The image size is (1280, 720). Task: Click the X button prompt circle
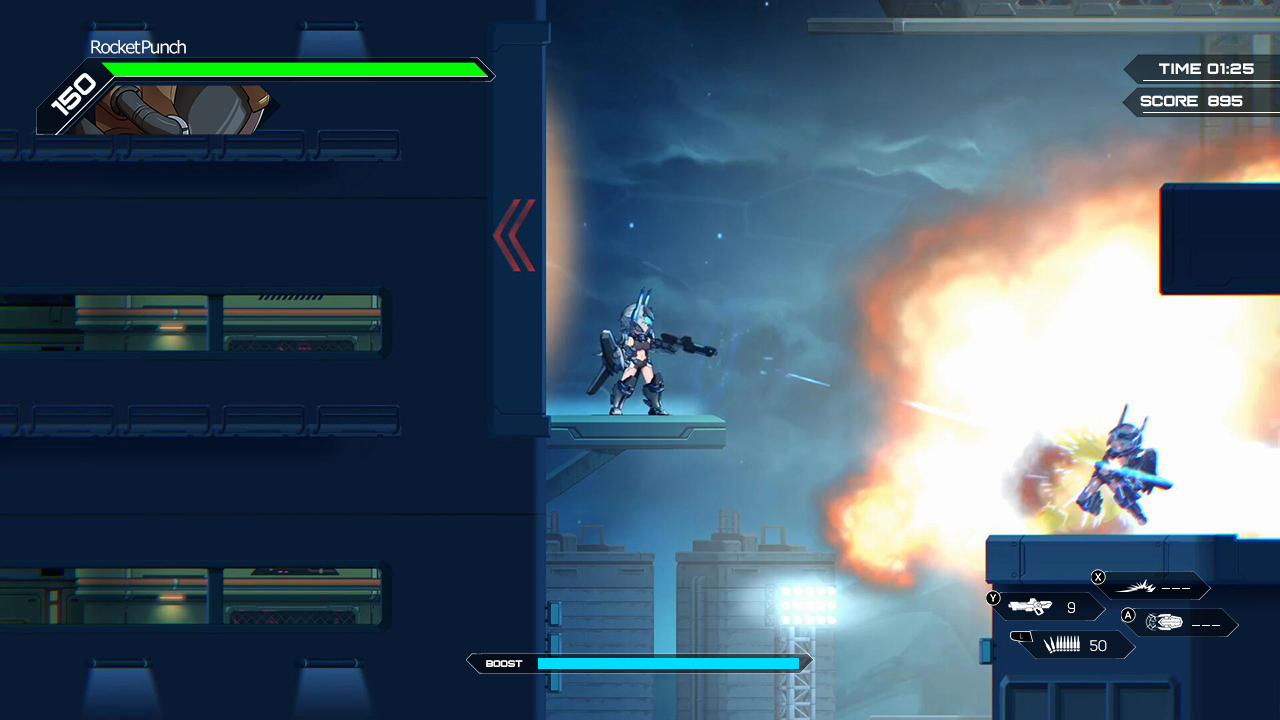pyautogui.click(x=1098, y=577)
